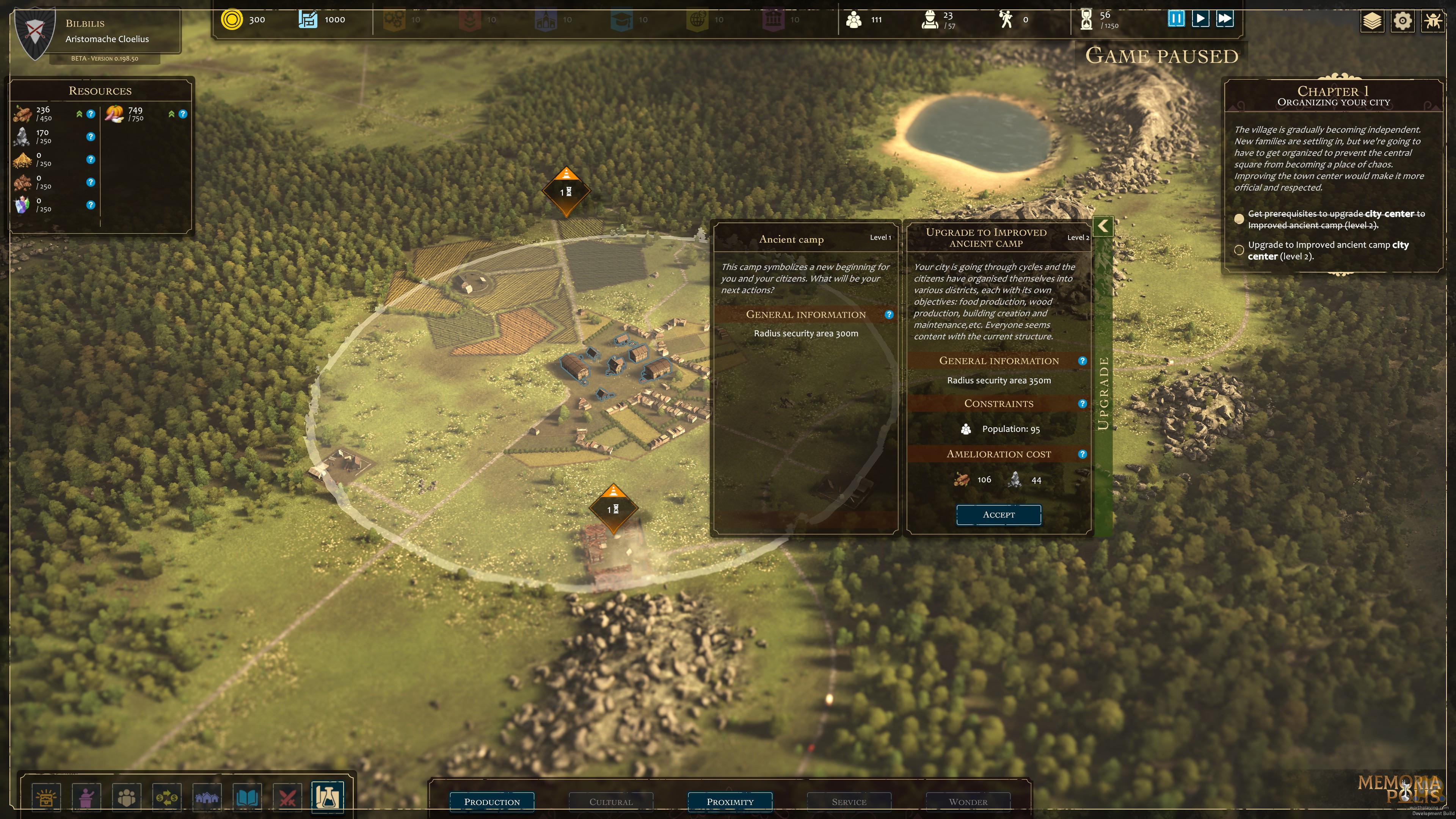The image size is (1456, 819).
Task: Open the speaker at podium menu
Action: (86, 797)
